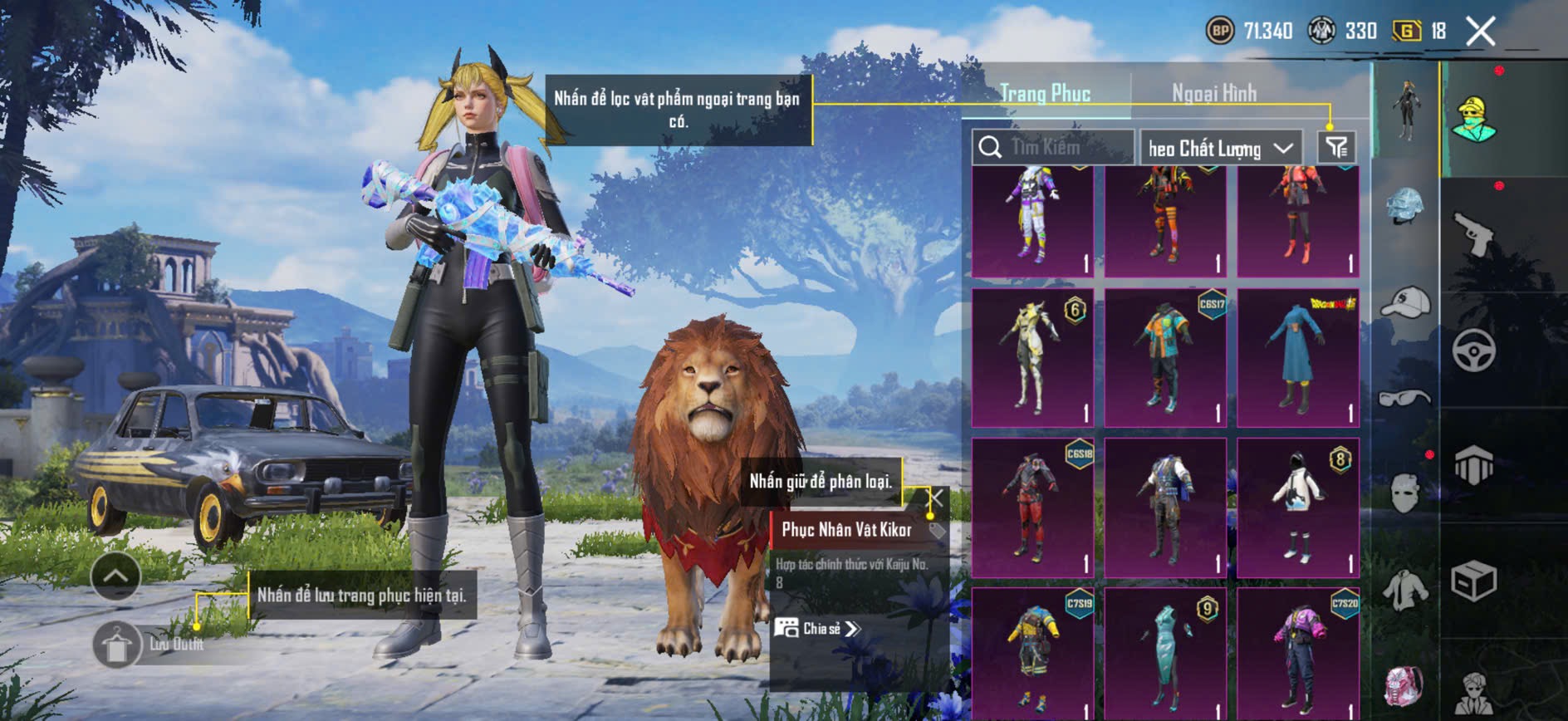Pick the C7S19 yellow jacket outfit
Screen dimensions: 1568x721
coord(1032,654)
